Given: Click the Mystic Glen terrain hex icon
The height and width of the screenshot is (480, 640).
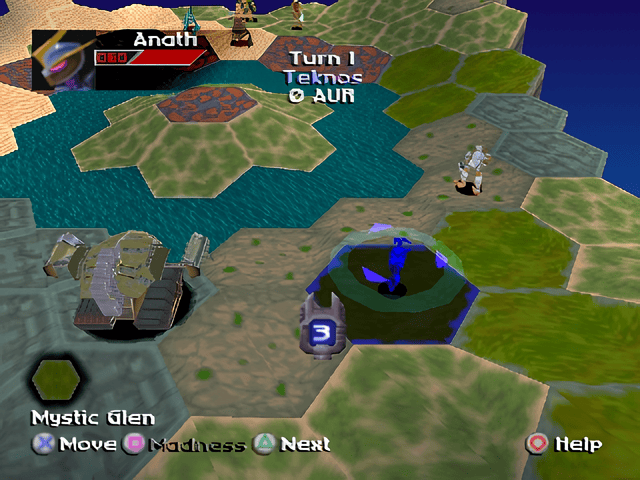Looking at the screenshot, I should pyautogui.click(x=56, y=380).
